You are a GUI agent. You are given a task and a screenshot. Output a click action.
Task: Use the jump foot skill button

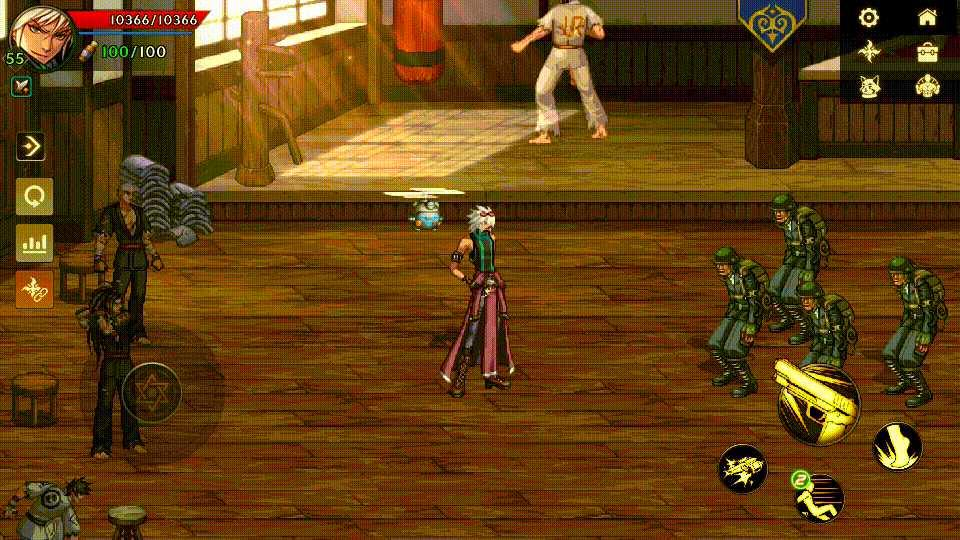point(898,446)
